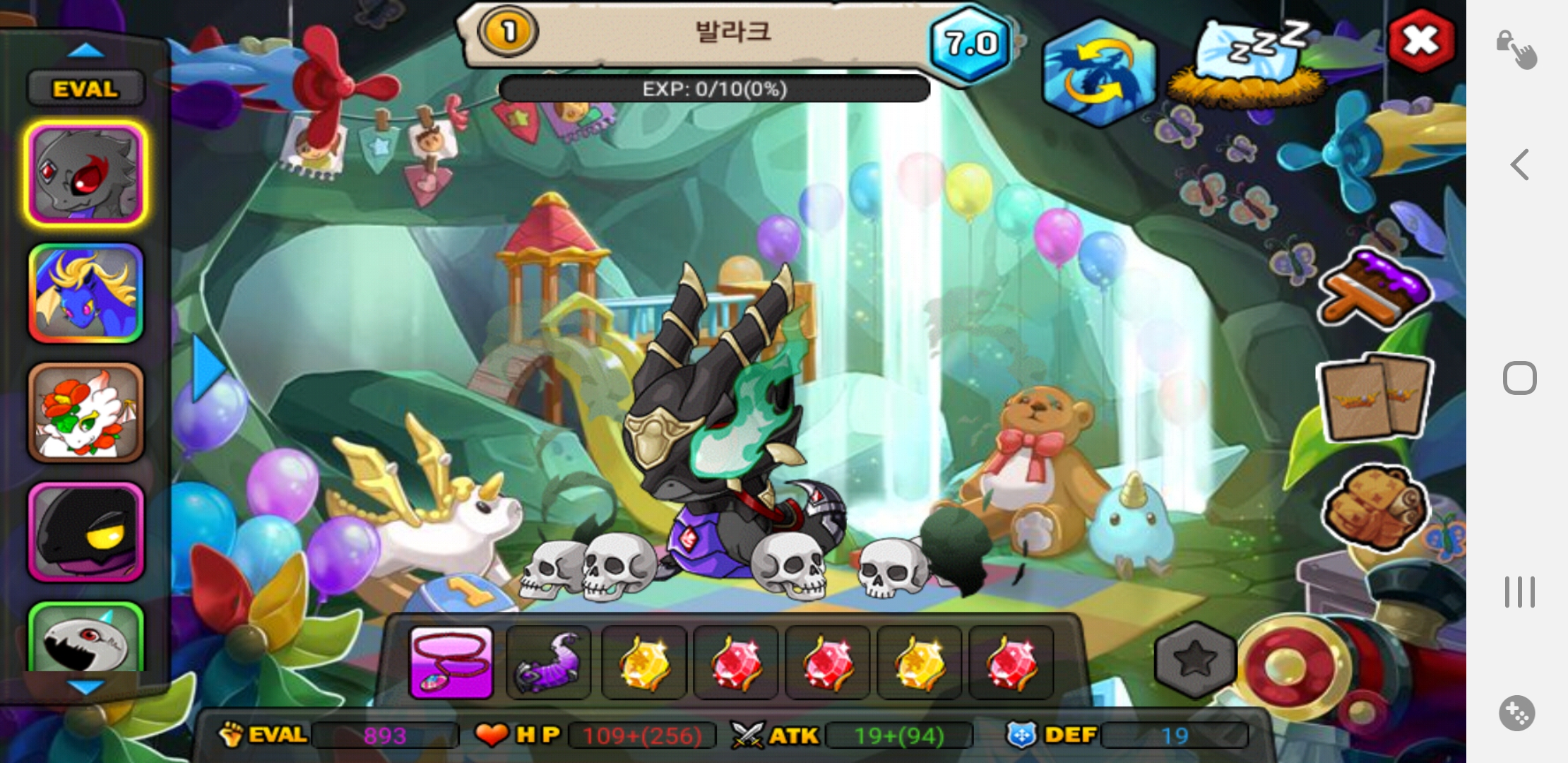Tap the blue dragon swap hexagon button

coord(1099,73)
